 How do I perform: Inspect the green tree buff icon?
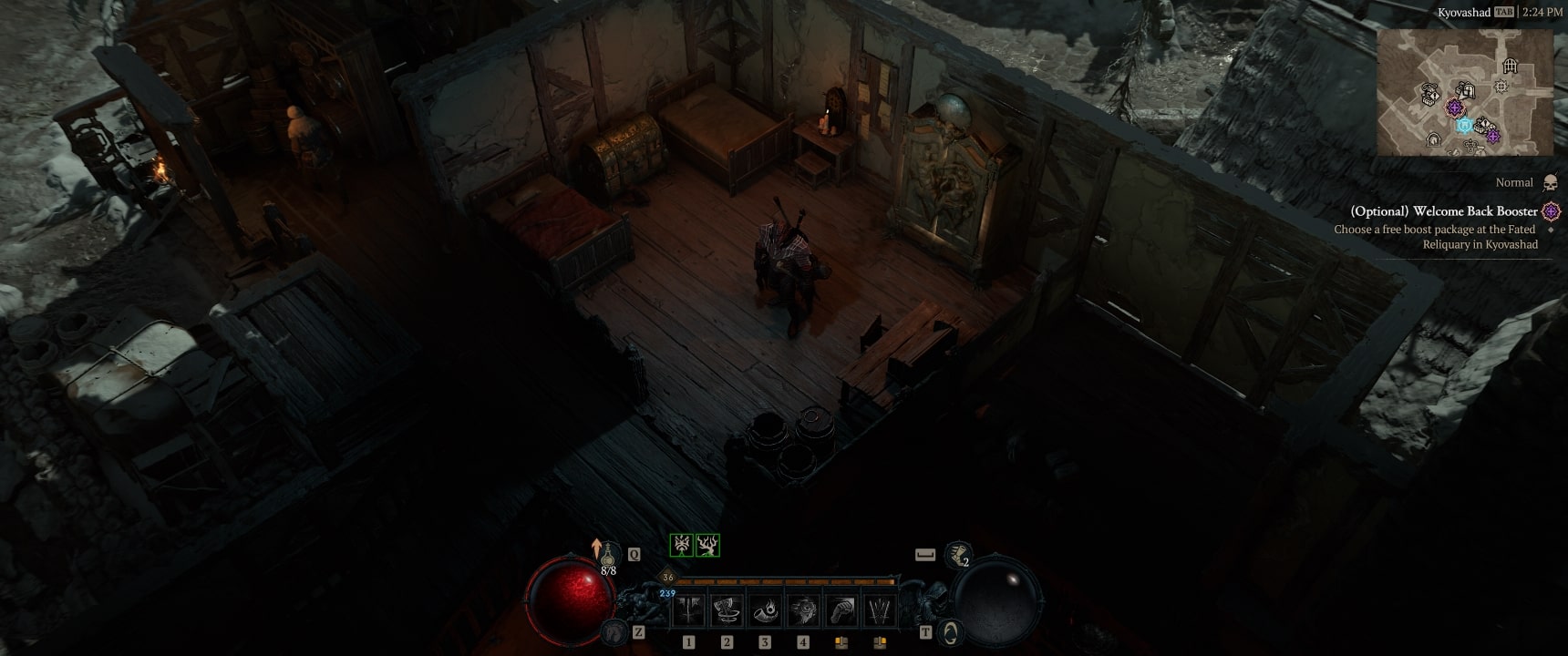(708, 545)
